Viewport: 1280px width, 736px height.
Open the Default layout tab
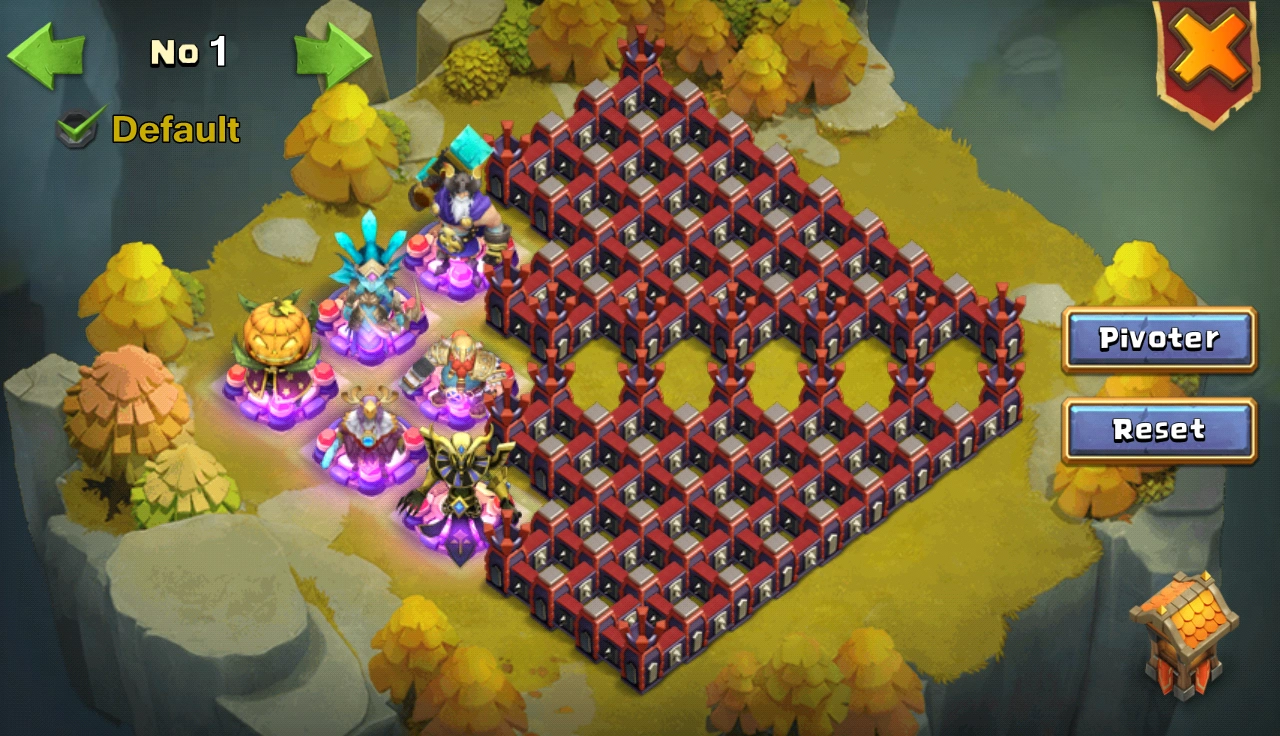click(175, 128)
